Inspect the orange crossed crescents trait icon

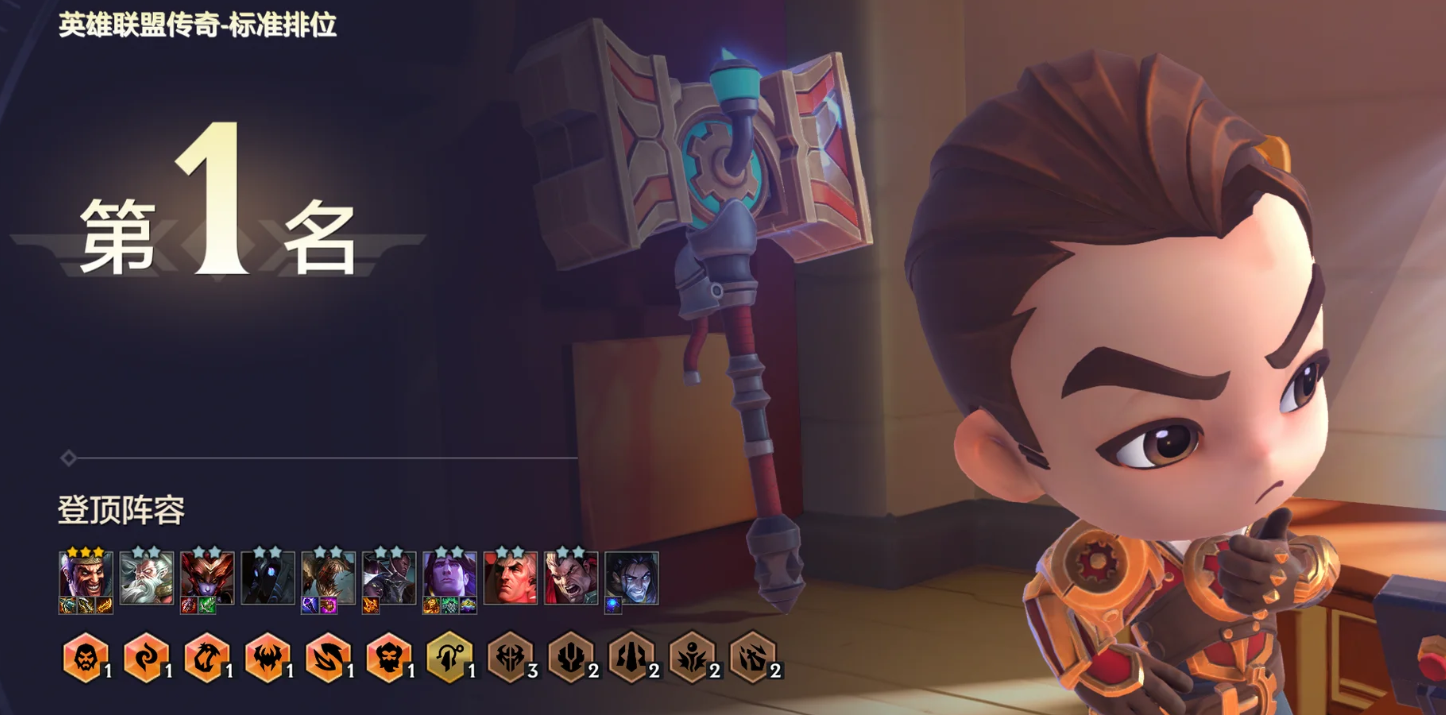pyautogui.click(x=327, y=657)
